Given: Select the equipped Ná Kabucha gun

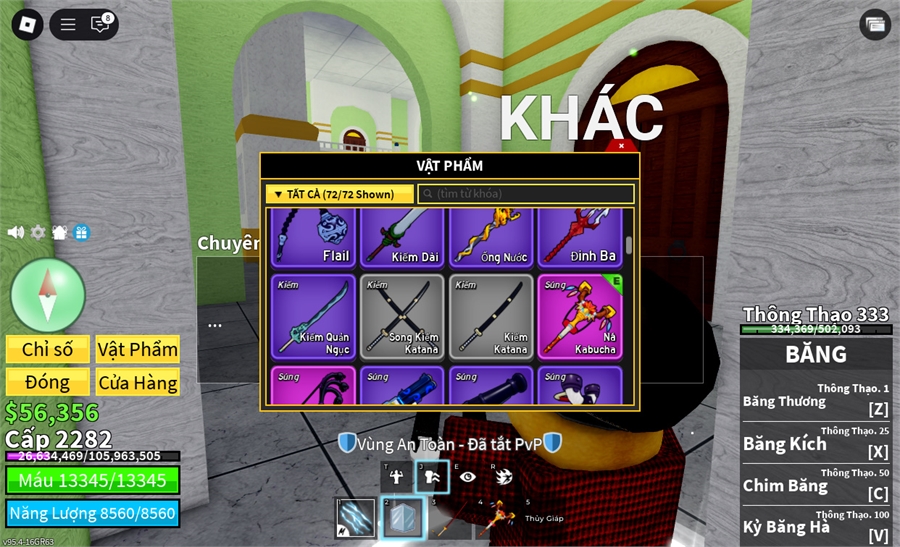Looking at the screenshot, I should coord(580,316).
